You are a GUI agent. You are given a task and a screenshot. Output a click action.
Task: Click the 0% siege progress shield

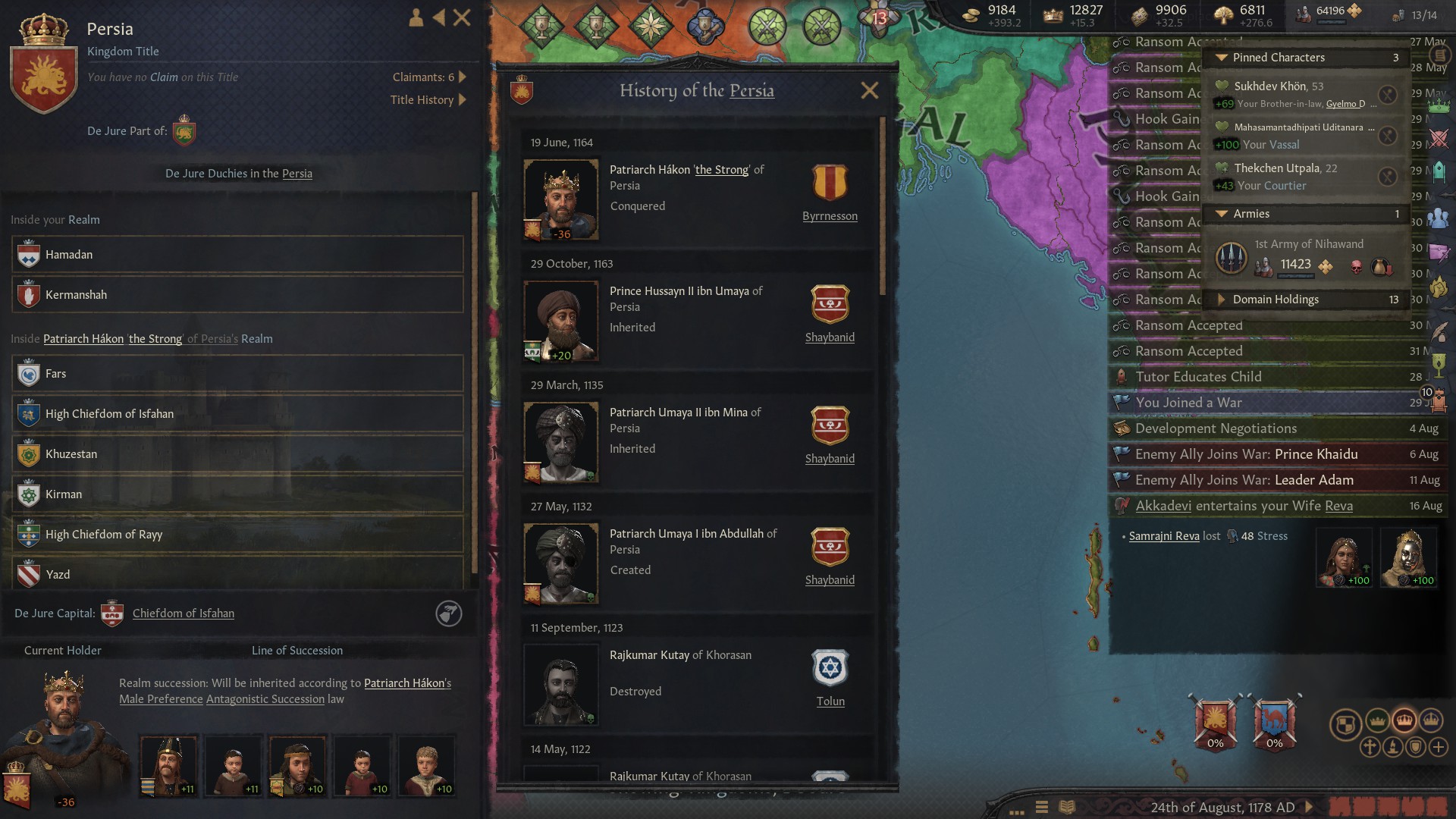[1216, 722]
